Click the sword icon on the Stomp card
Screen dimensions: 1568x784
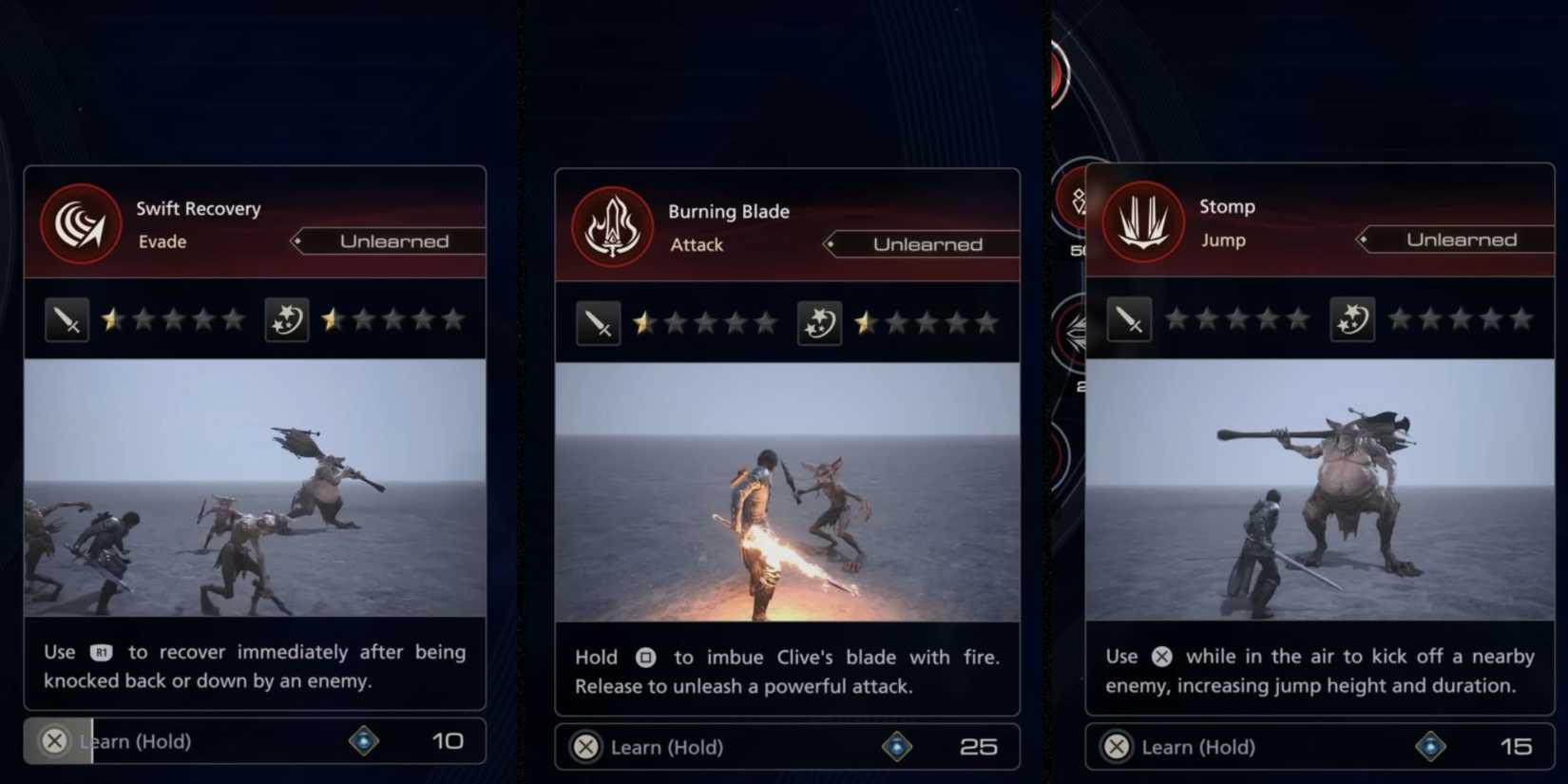[x=1131, y=319]
